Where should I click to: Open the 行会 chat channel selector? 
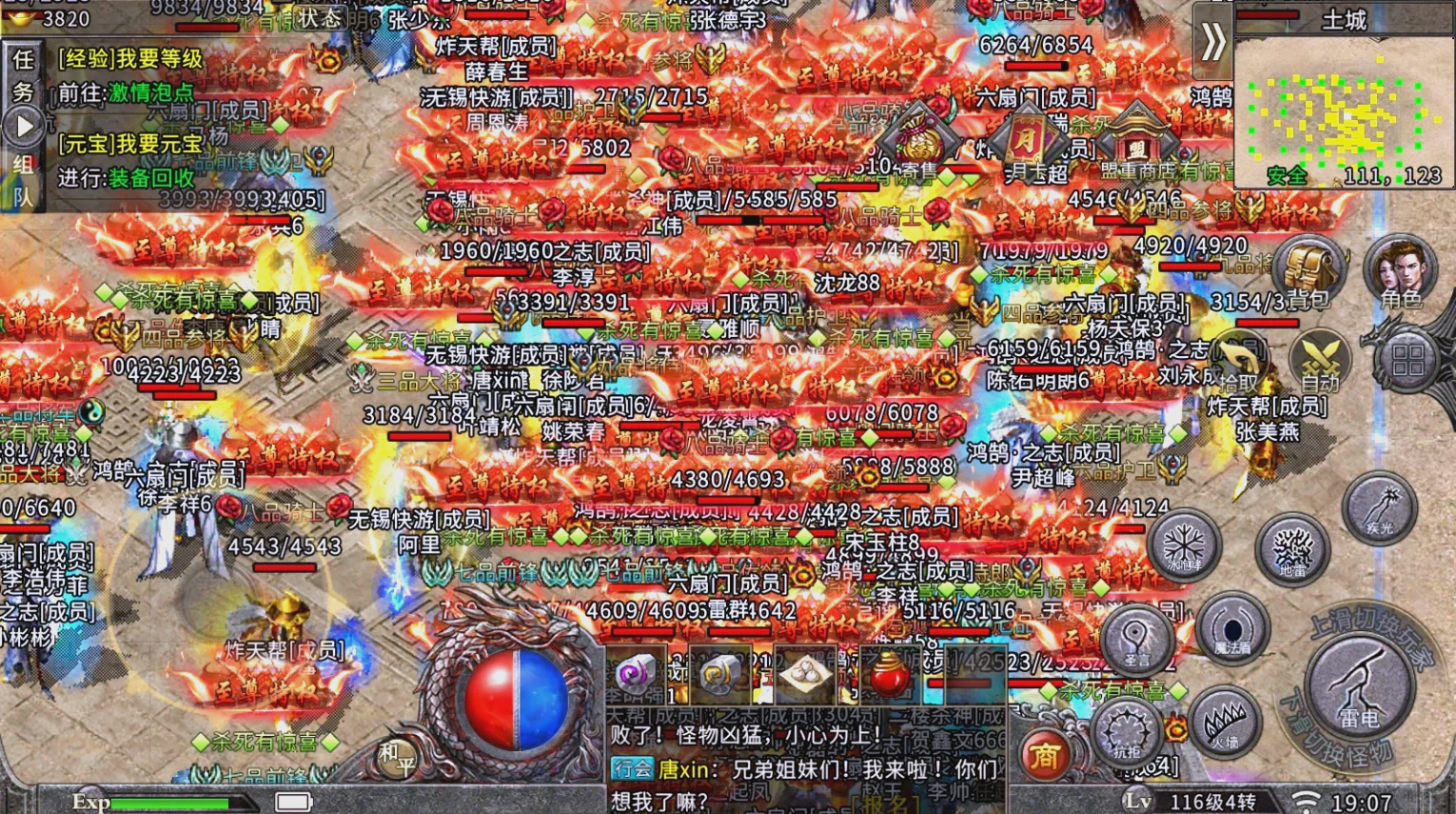[632, 769]
